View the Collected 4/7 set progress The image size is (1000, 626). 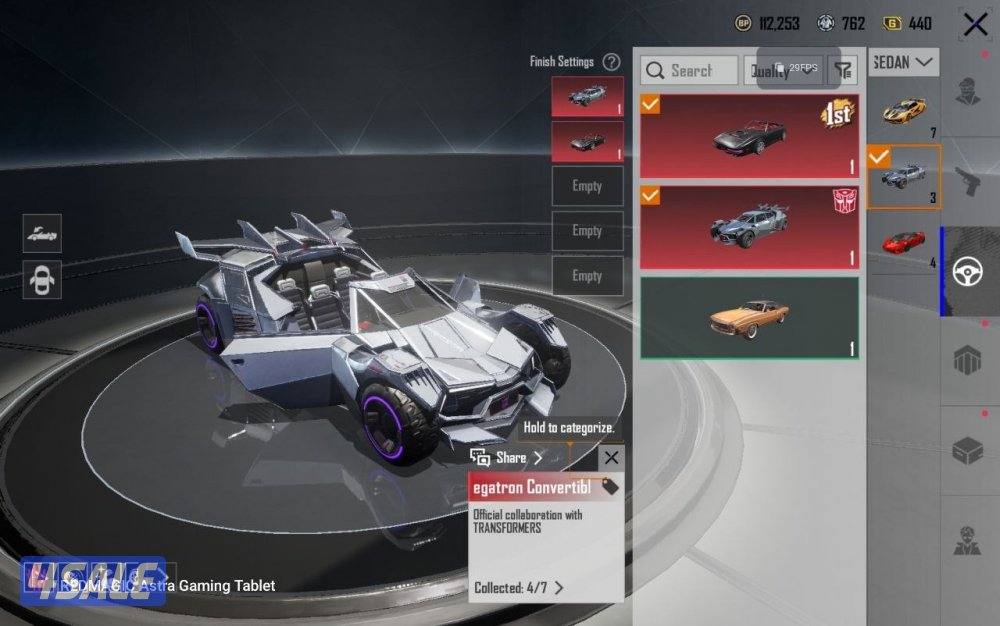(519, 588)
